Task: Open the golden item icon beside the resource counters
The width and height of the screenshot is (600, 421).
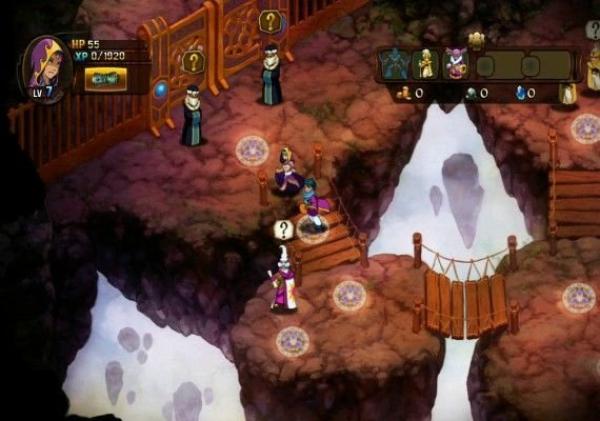Action: [568, 93]
